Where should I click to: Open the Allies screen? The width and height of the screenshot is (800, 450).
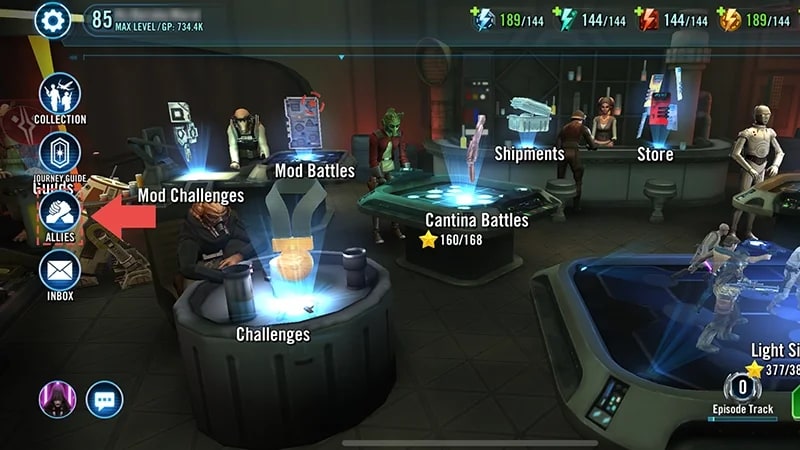coord(60,213)
